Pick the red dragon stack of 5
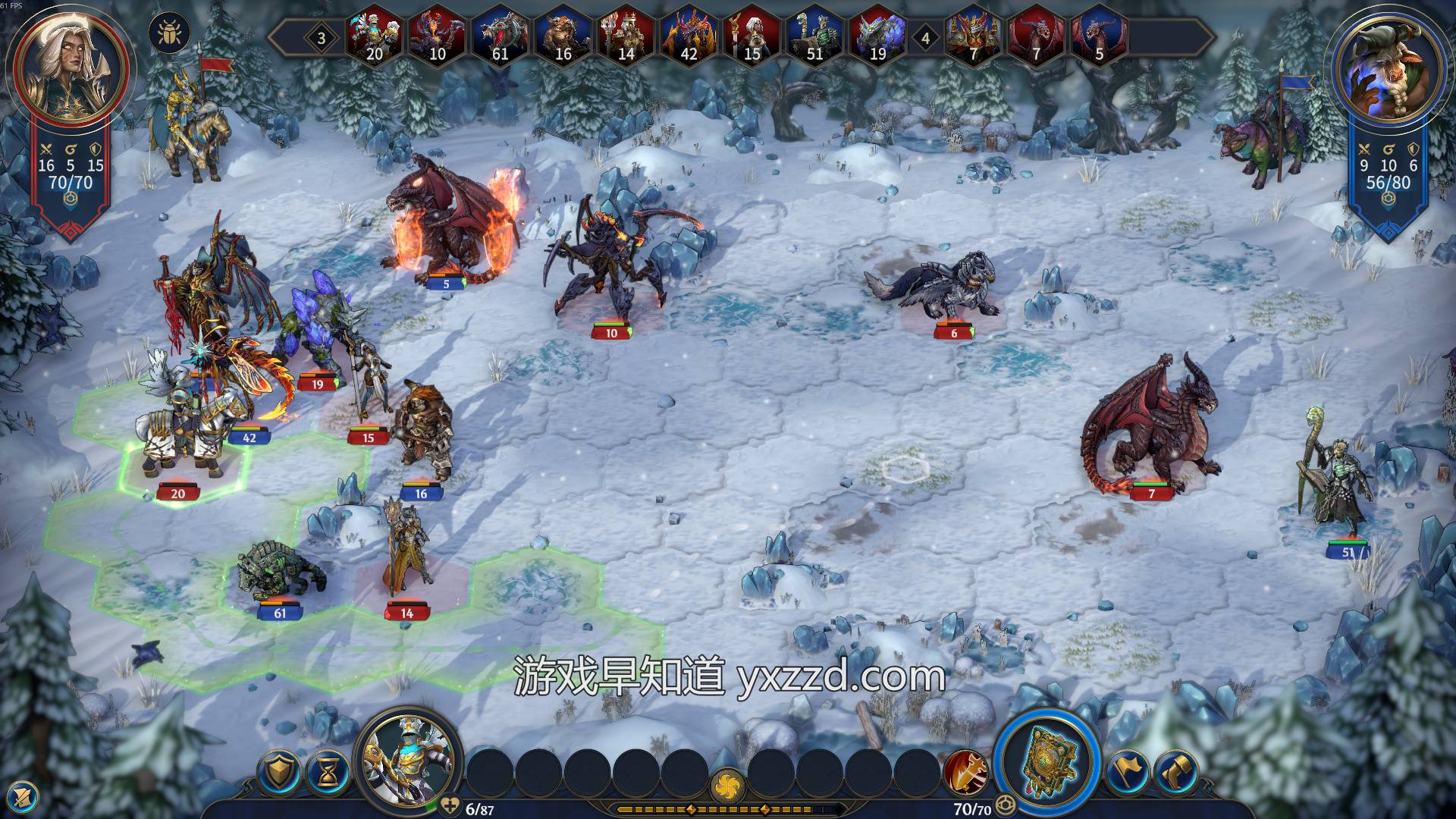The width and height of the screenshot is (1456, 819). tap(1099, 36)
